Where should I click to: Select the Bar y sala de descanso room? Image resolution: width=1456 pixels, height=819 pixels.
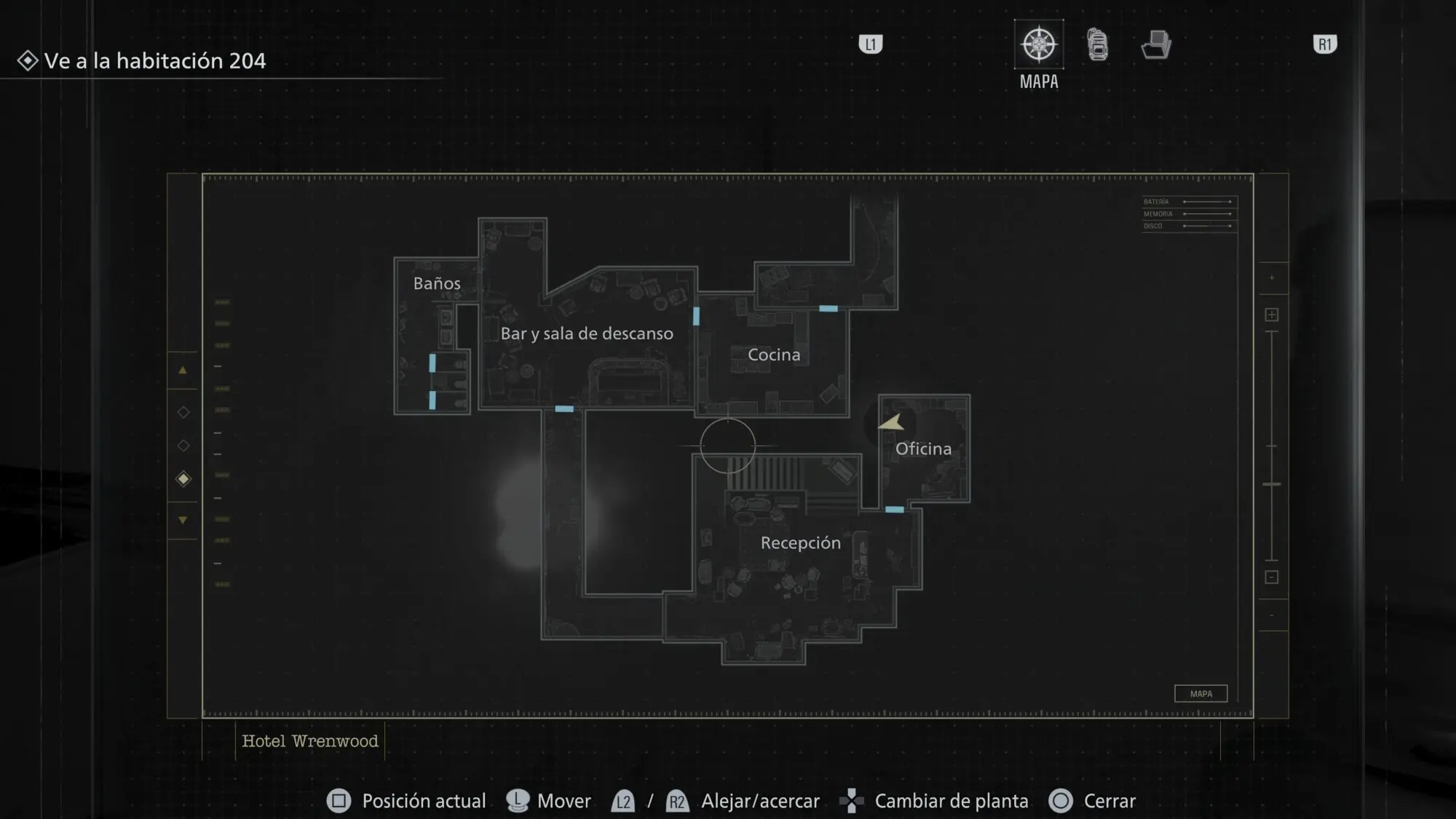[x=587, y=333]
